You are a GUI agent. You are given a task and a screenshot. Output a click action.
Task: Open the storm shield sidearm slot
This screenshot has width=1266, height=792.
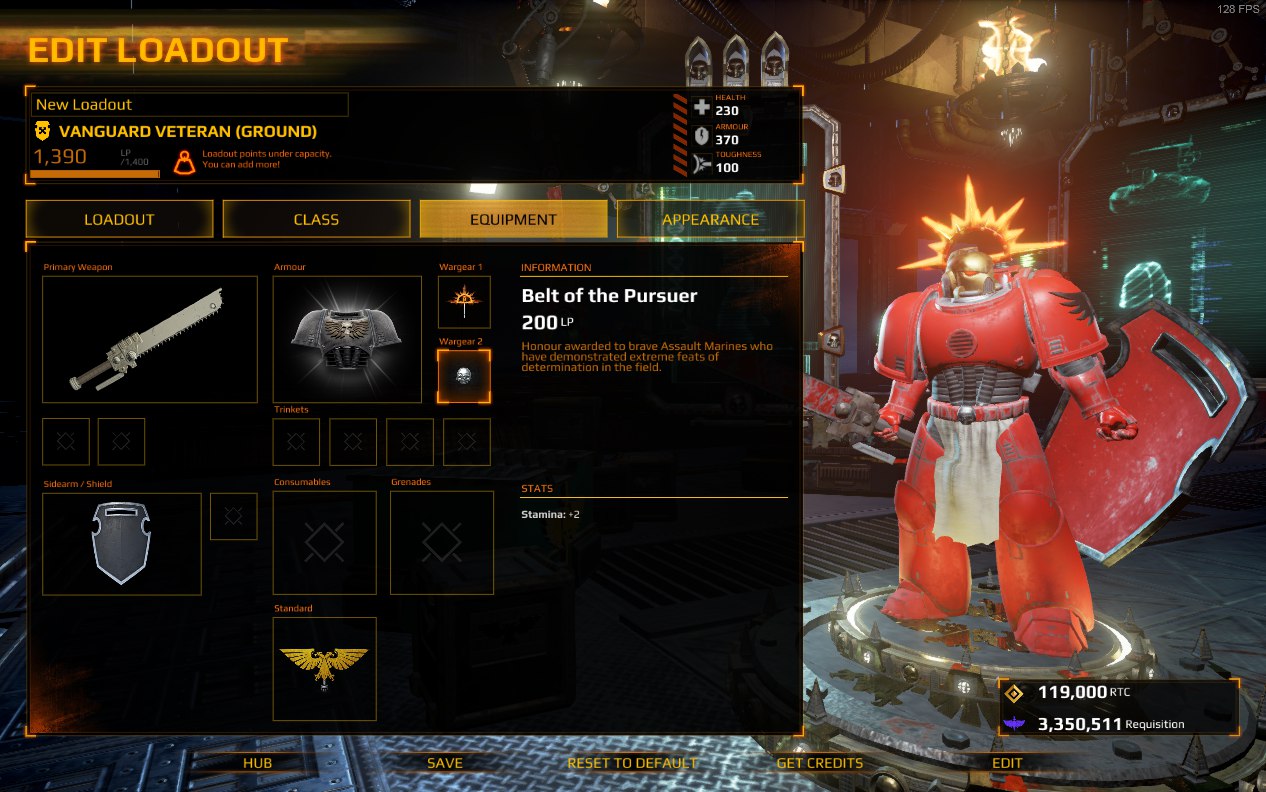pos(122,543)
